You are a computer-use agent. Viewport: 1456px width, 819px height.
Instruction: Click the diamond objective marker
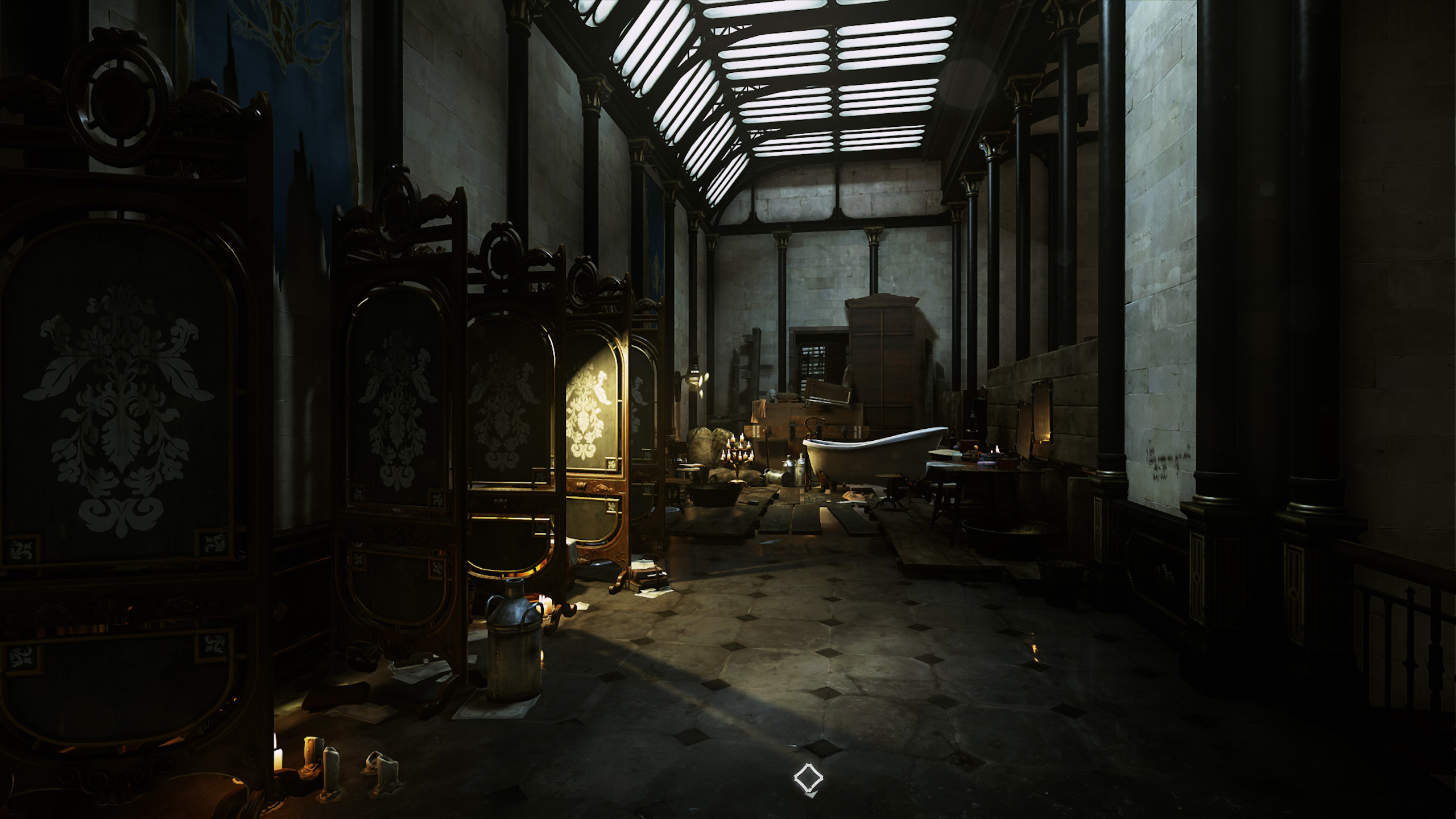tap(808, 778)
